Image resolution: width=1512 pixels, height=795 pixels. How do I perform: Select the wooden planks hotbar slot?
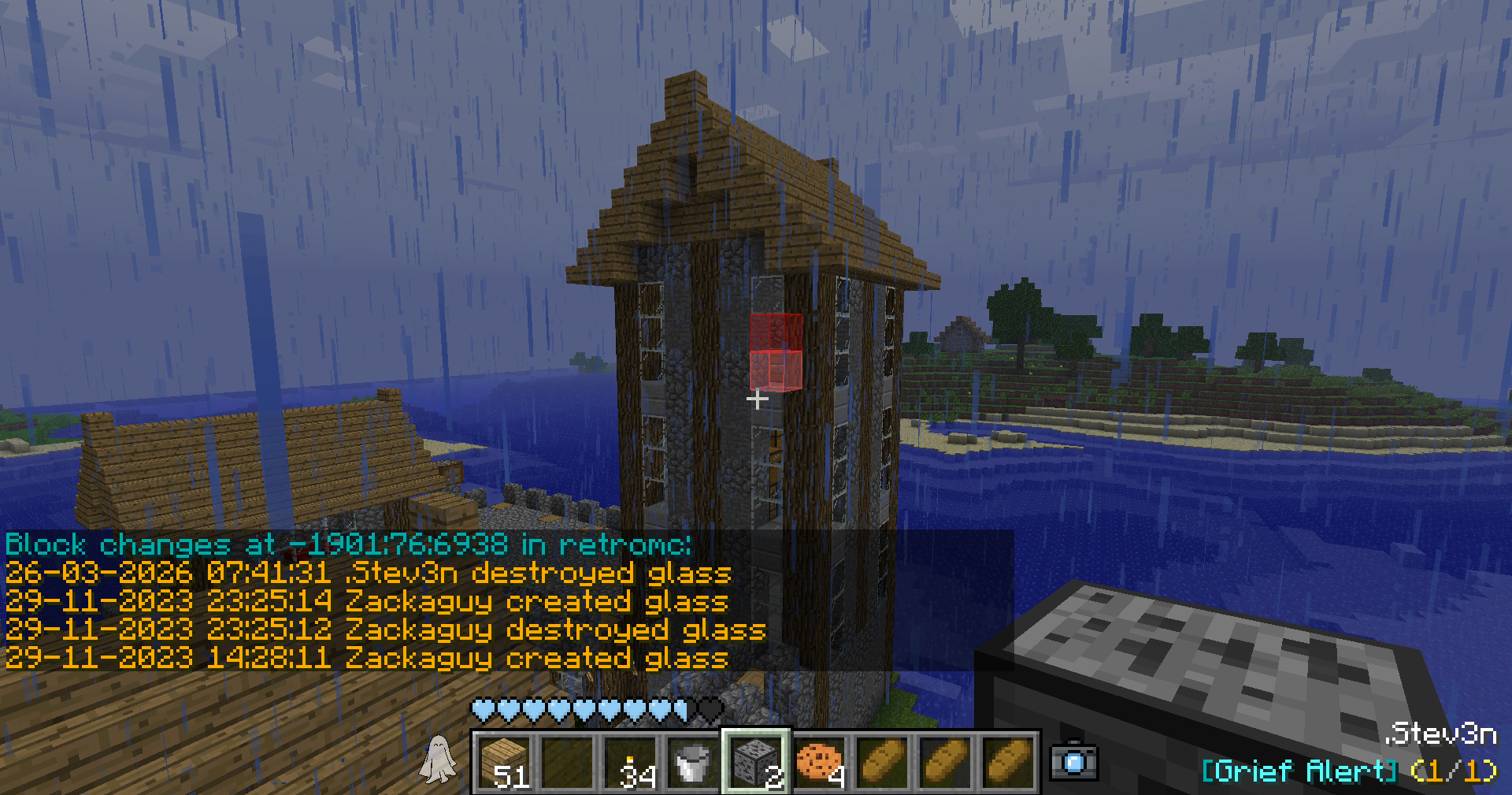[504, 762]
